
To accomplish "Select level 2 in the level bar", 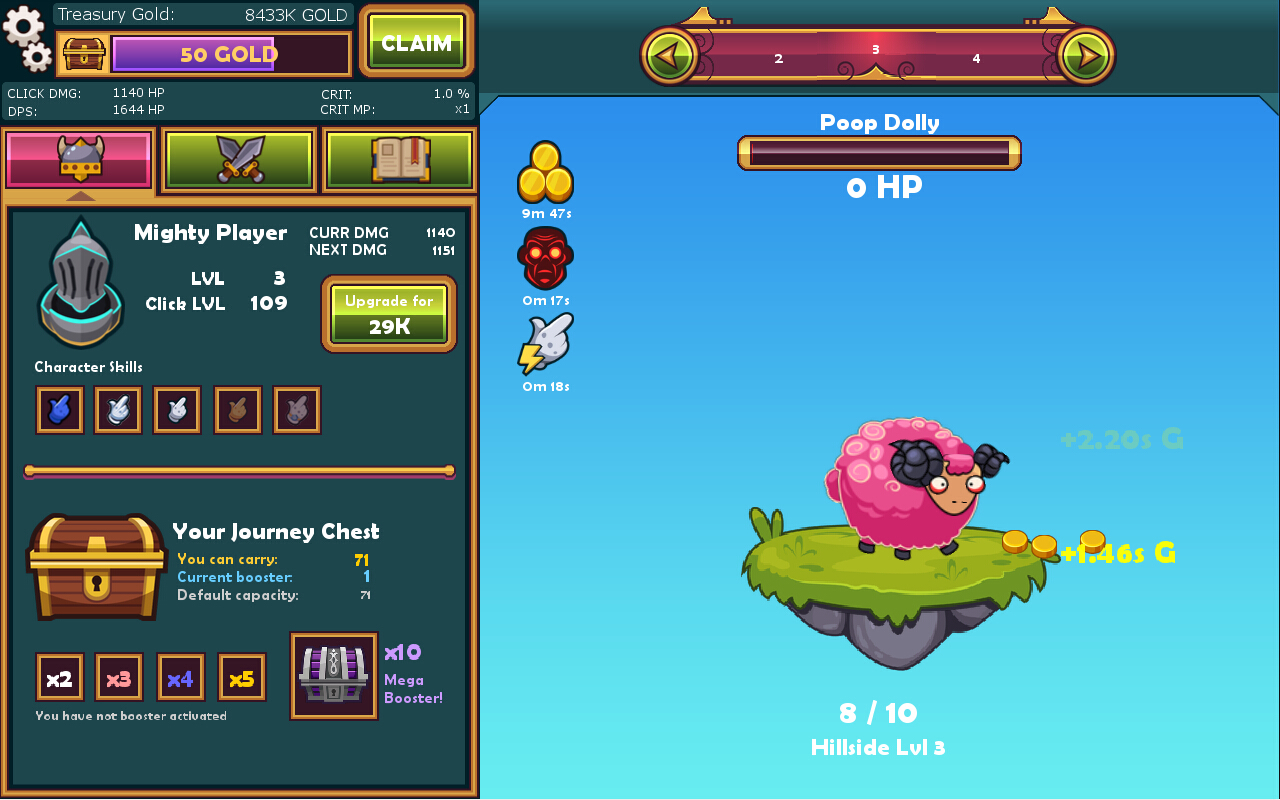I will (x=779, y=59).
